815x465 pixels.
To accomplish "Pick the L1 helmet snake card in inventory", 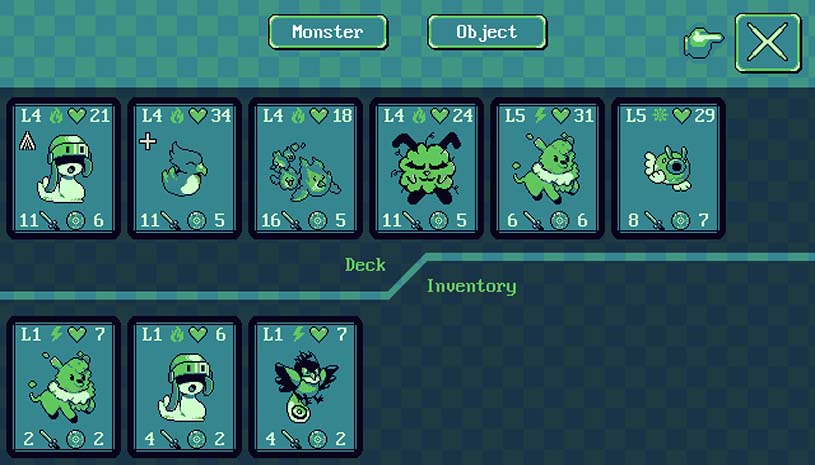I will pos(185,386).
